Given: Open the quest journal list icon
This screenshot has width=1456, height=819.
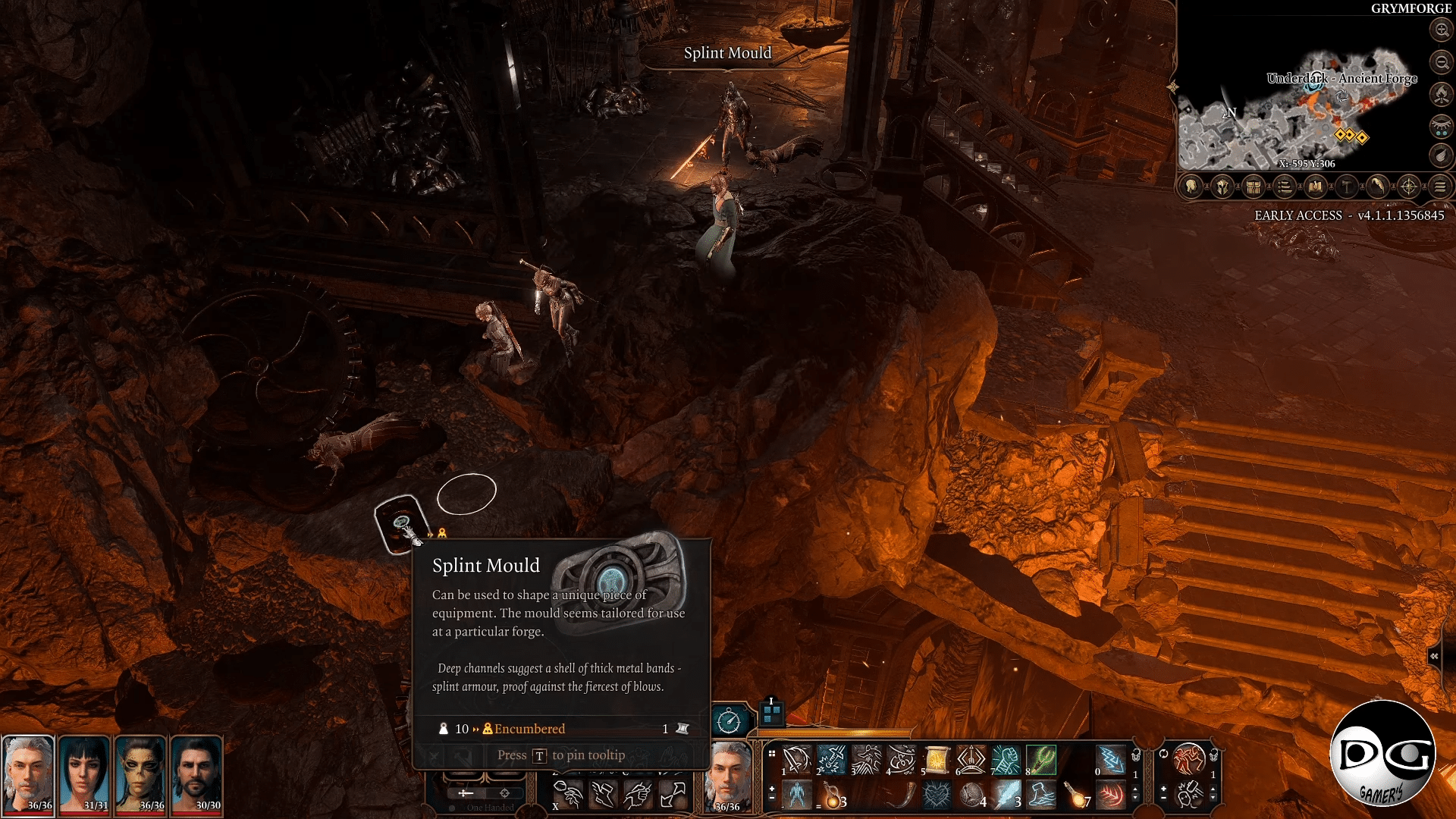Looking at the screenshot, I should pos(1284,187).
